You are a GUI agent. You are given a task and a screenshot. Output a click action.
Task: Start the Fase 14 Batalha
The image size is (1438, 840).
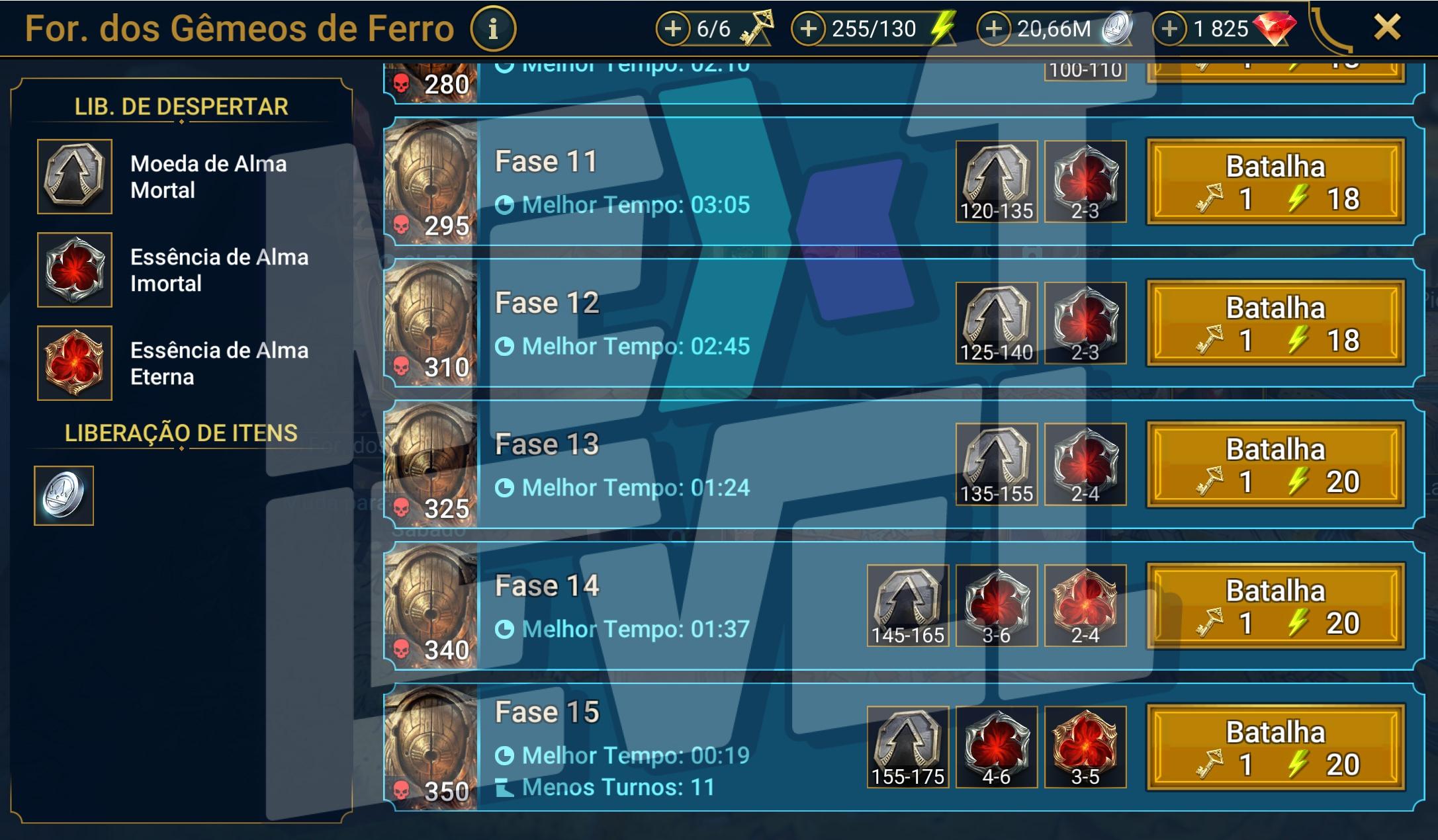[x=1275, y=607]
